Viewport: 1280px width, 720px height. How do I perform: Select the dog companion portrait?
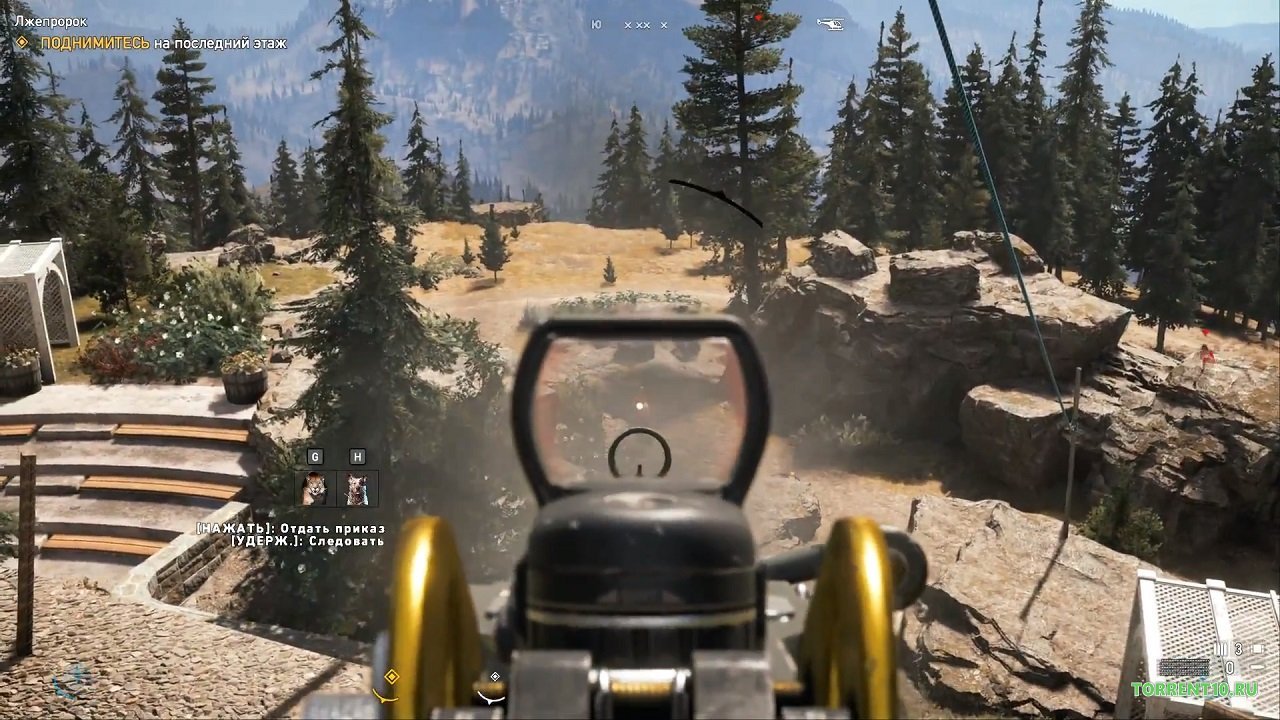click(x=357, y=488)
